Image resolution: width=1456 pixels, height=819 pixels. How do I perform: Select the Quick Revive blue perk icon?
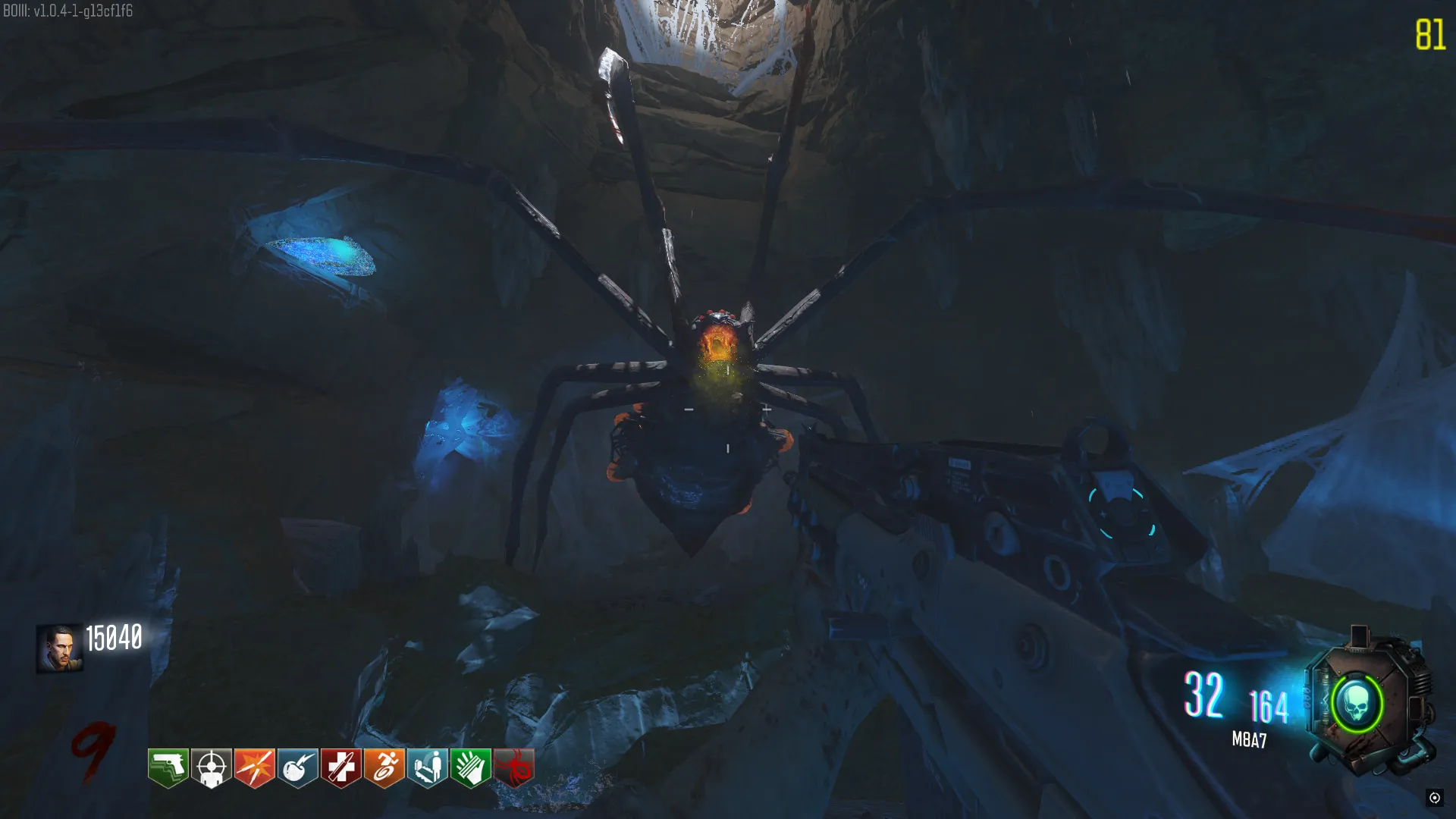tap(428, 767)
